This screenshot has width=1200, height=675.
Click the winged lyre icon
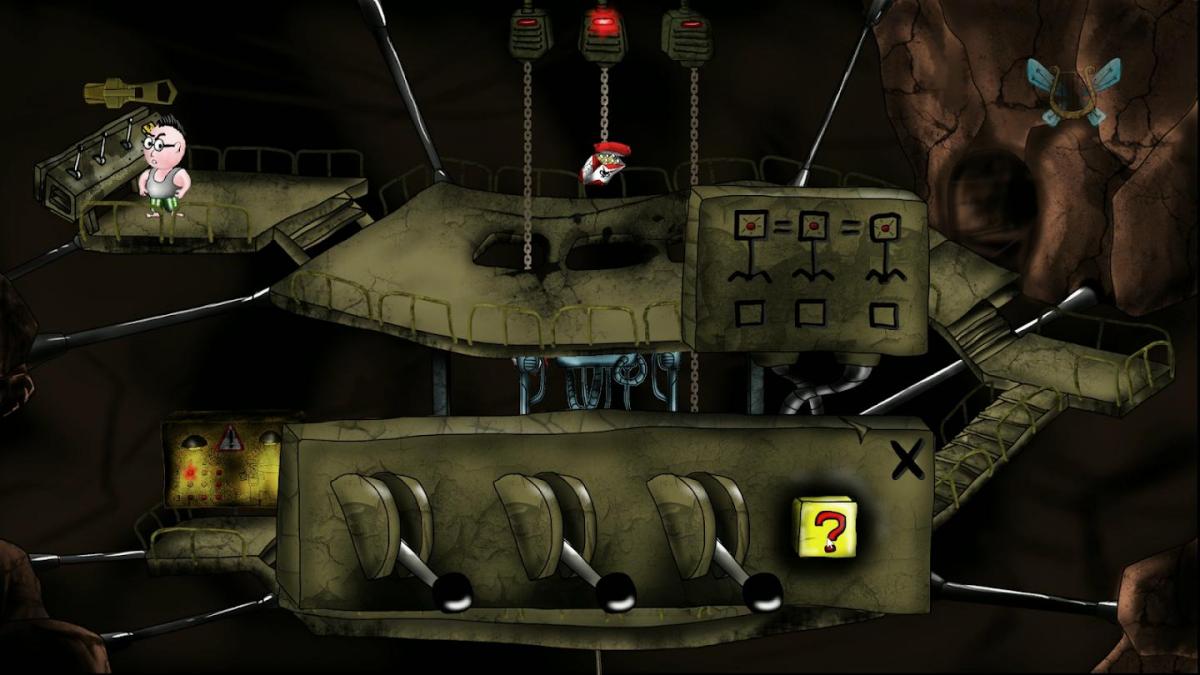tap(1073, 92)
